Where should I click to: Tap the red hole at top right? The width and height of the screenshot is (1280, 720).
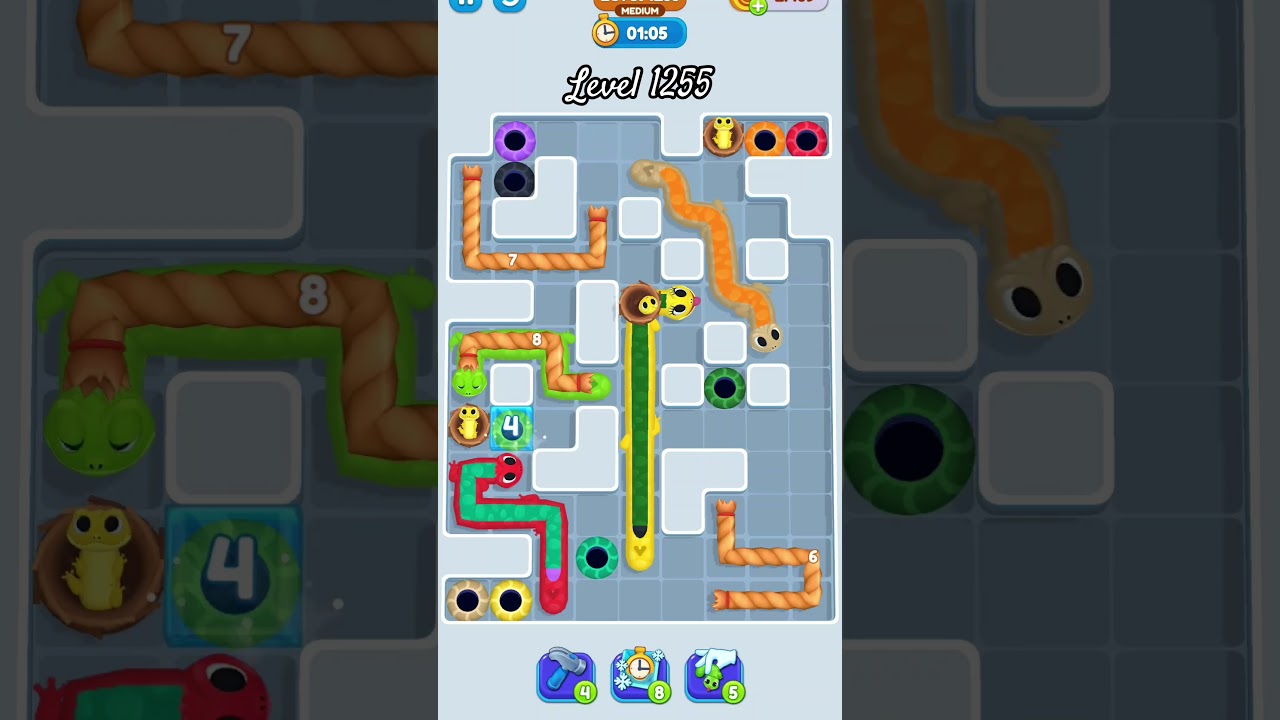coord(807,138)
